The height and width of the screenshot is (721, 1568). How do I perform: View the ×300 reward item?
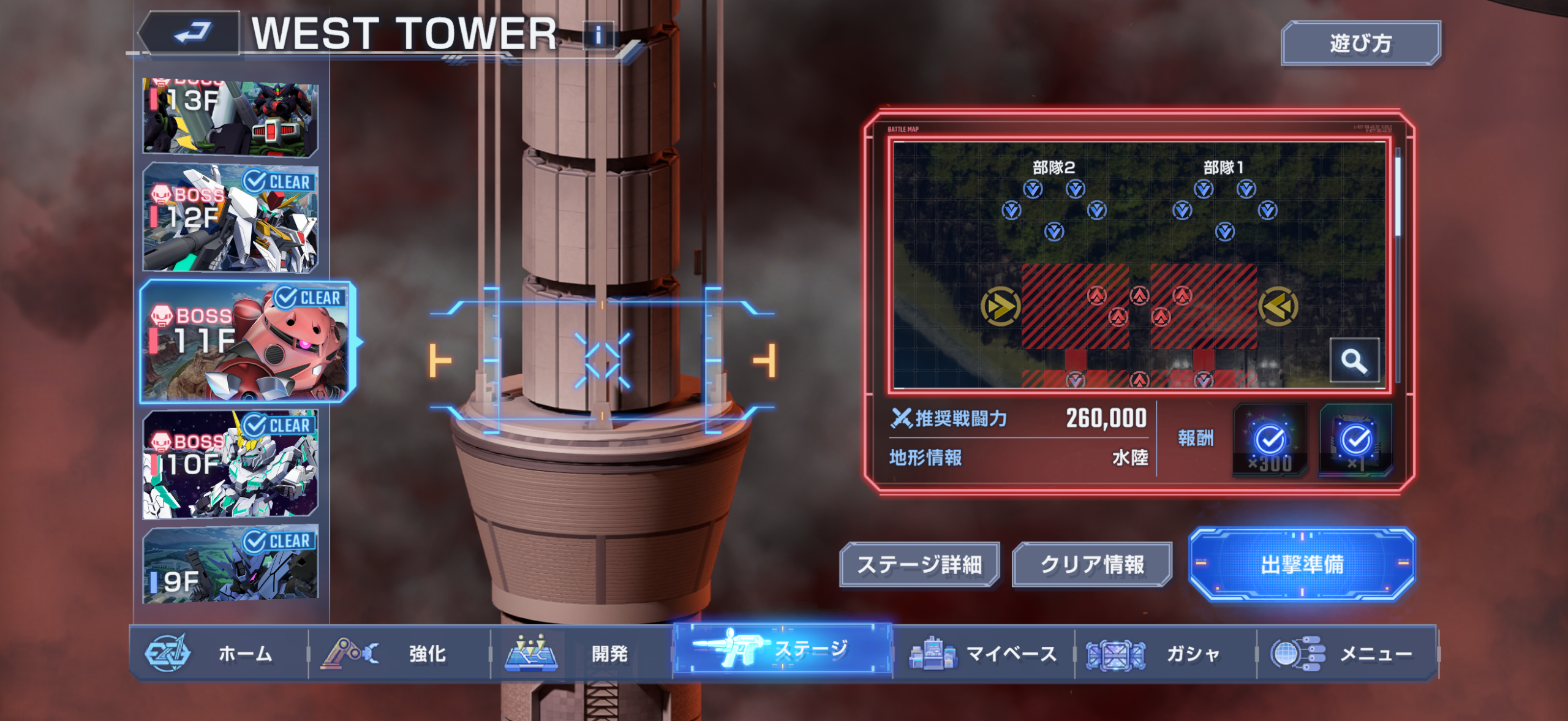pos(1269,440)
